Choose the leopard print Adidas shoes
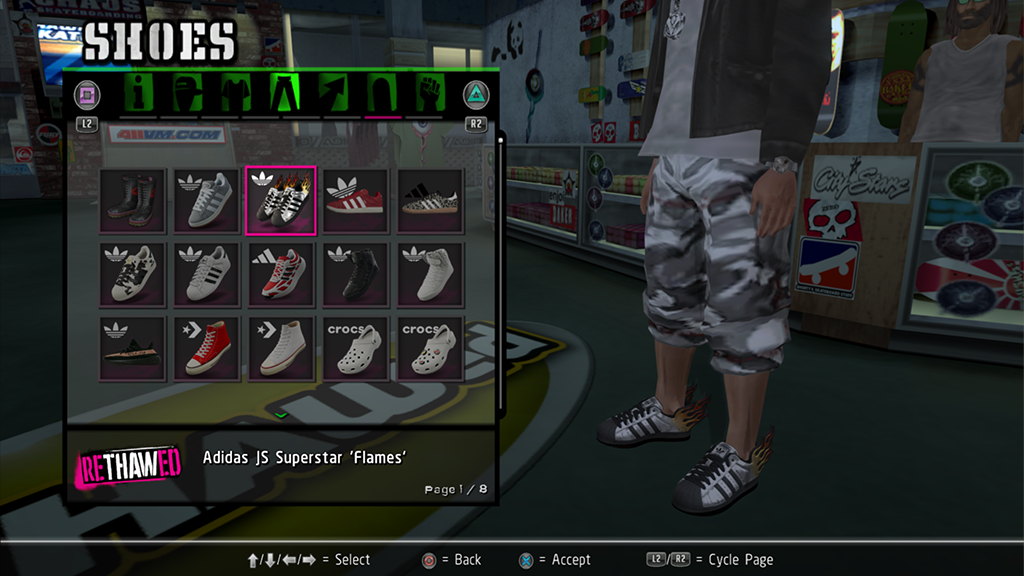 tap(430, 201)
